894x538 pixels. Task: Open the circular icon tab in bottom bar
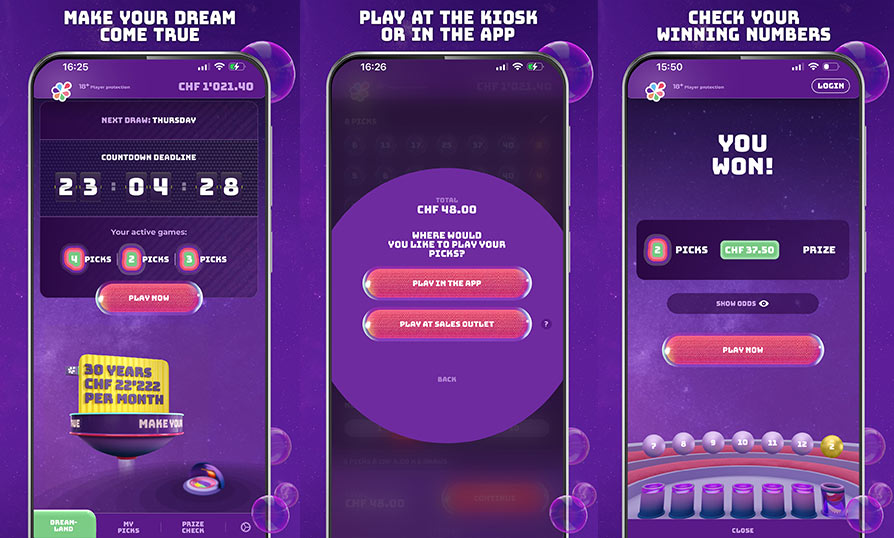click(246, 526)
